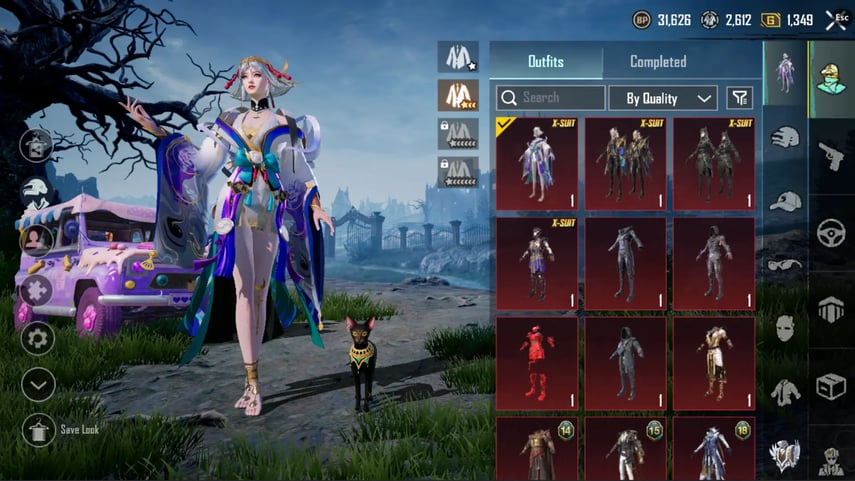
Task: Open the face mask category
Action: point(785,327)
